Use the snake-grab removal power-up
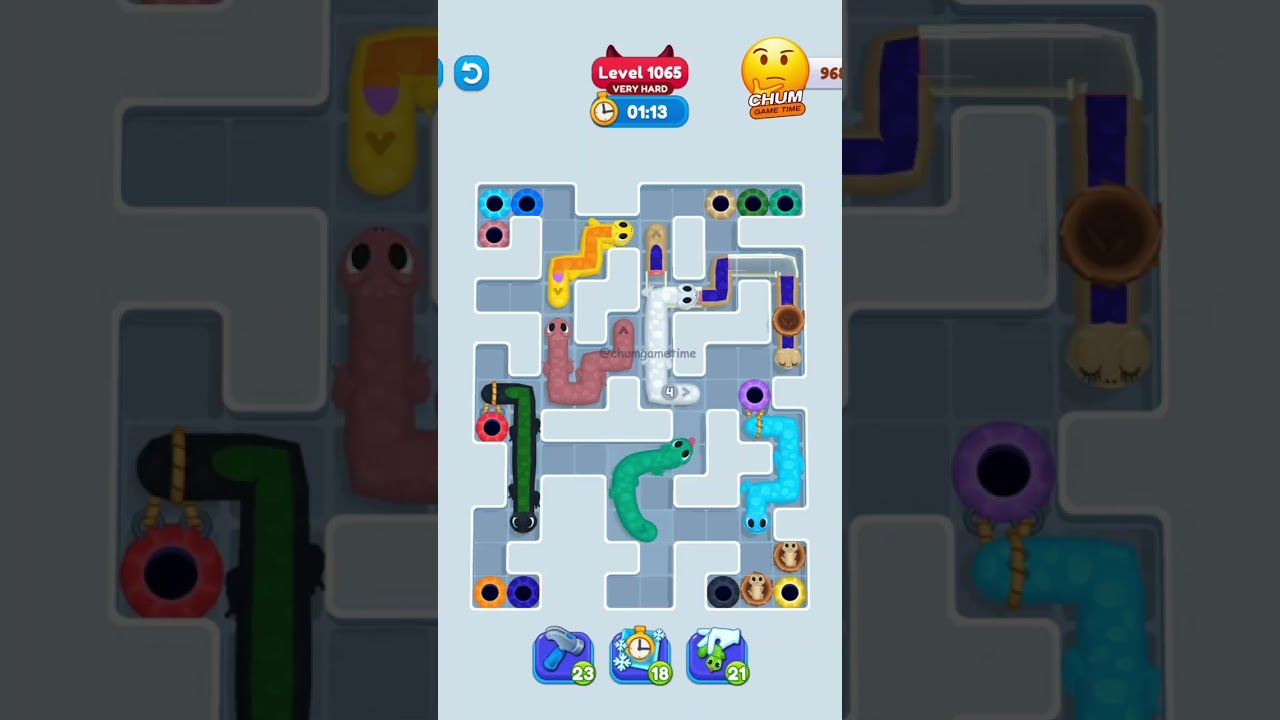1280x720 pixels. click(717, 653)
